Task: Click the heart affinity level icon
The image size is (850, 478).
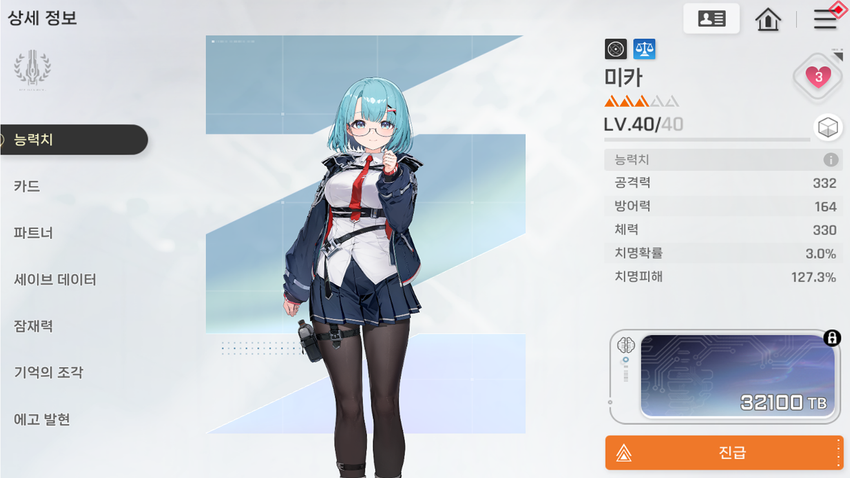Action: tap(818, 76)
